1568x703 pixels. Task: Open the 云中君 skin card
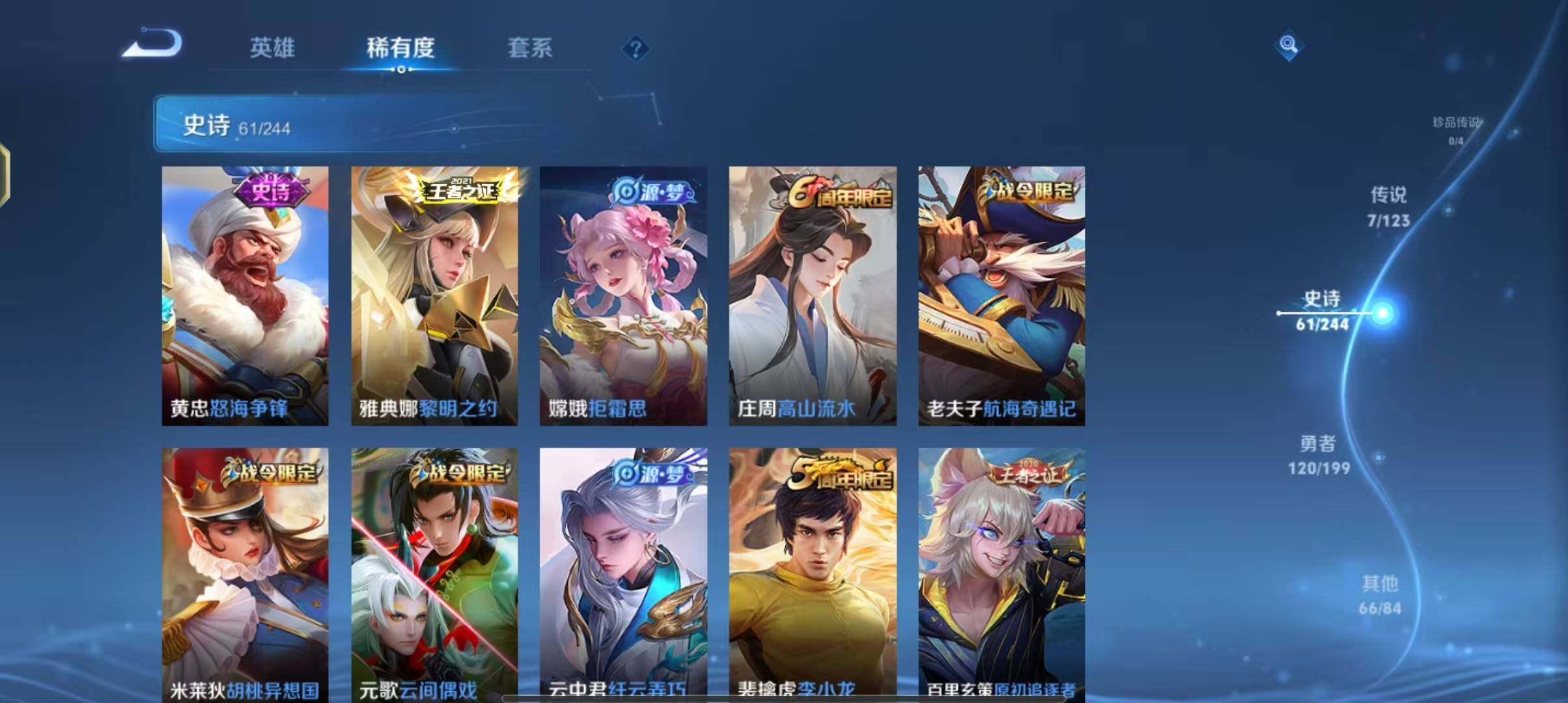(623, 573)
